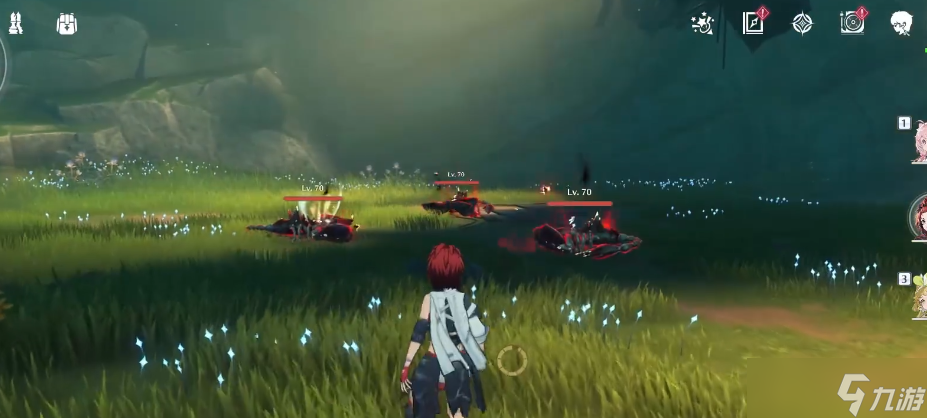Open the character head profile menu
The image size is (927, 418).
click(x=902, y=23)
